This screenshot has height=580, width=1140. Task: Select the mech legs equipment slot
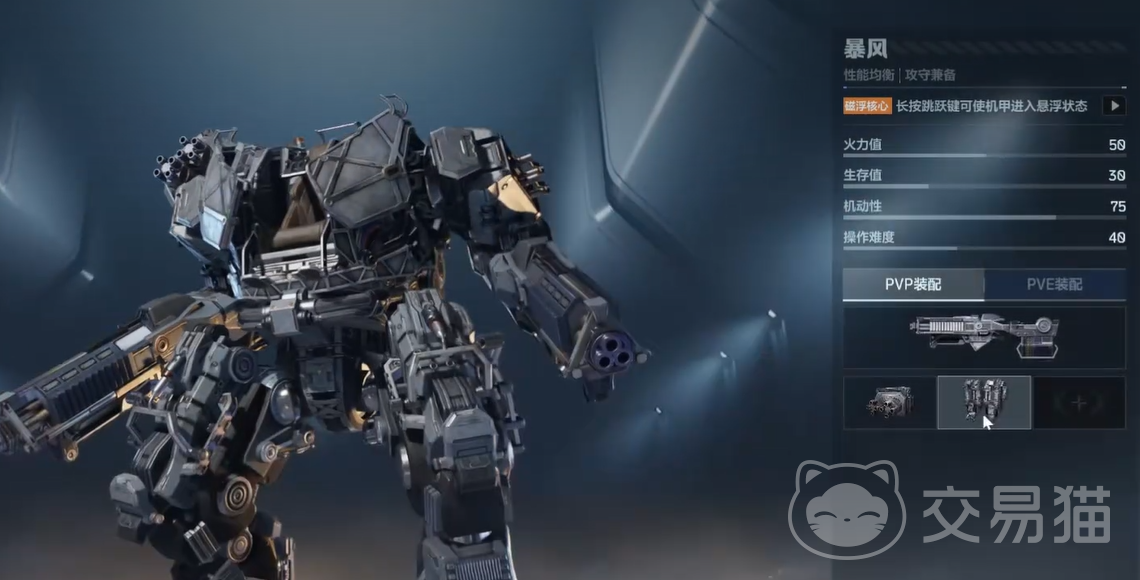coord(984,403)
